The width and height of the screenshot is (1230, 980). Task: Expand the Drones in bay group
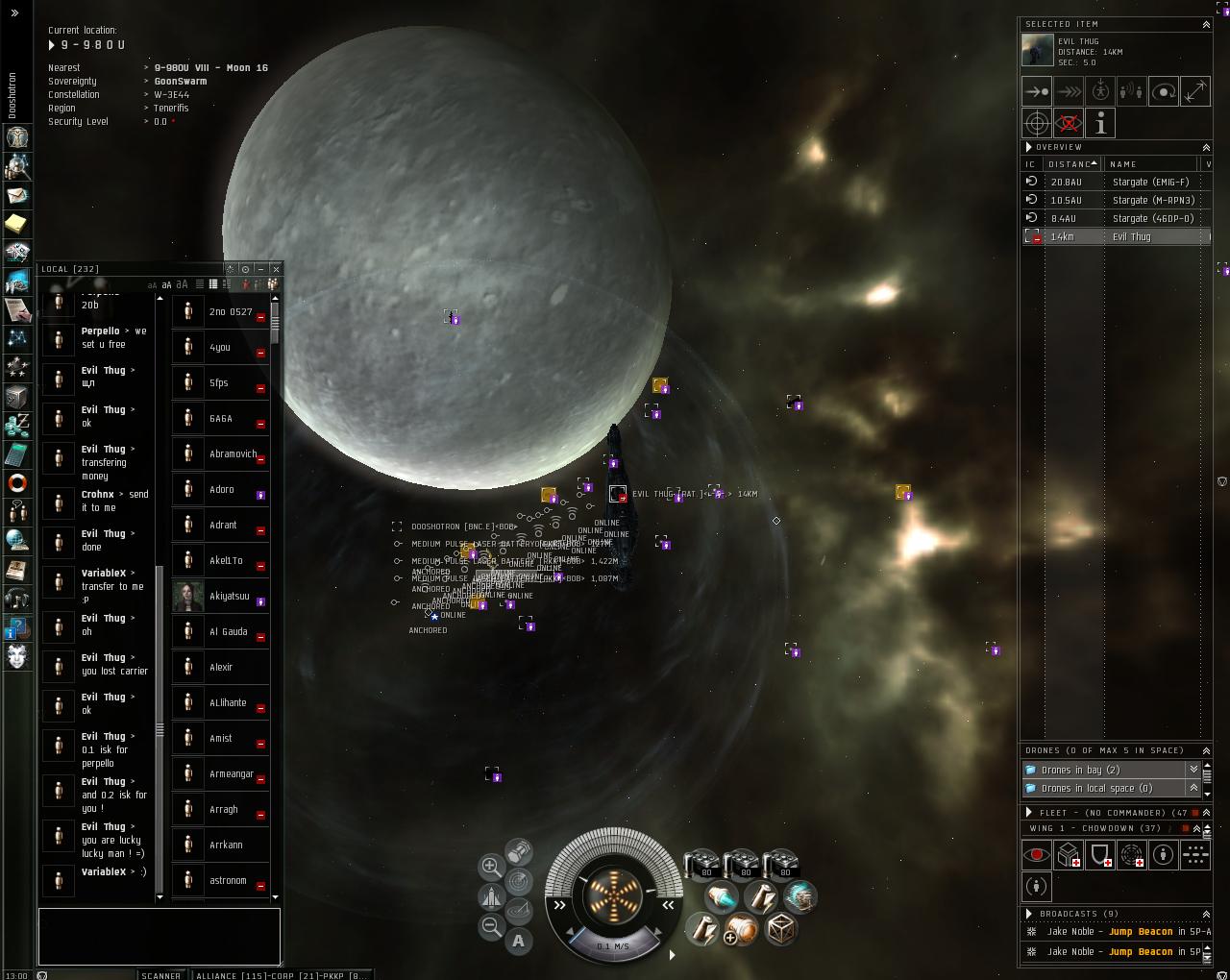pos(1193,770)
